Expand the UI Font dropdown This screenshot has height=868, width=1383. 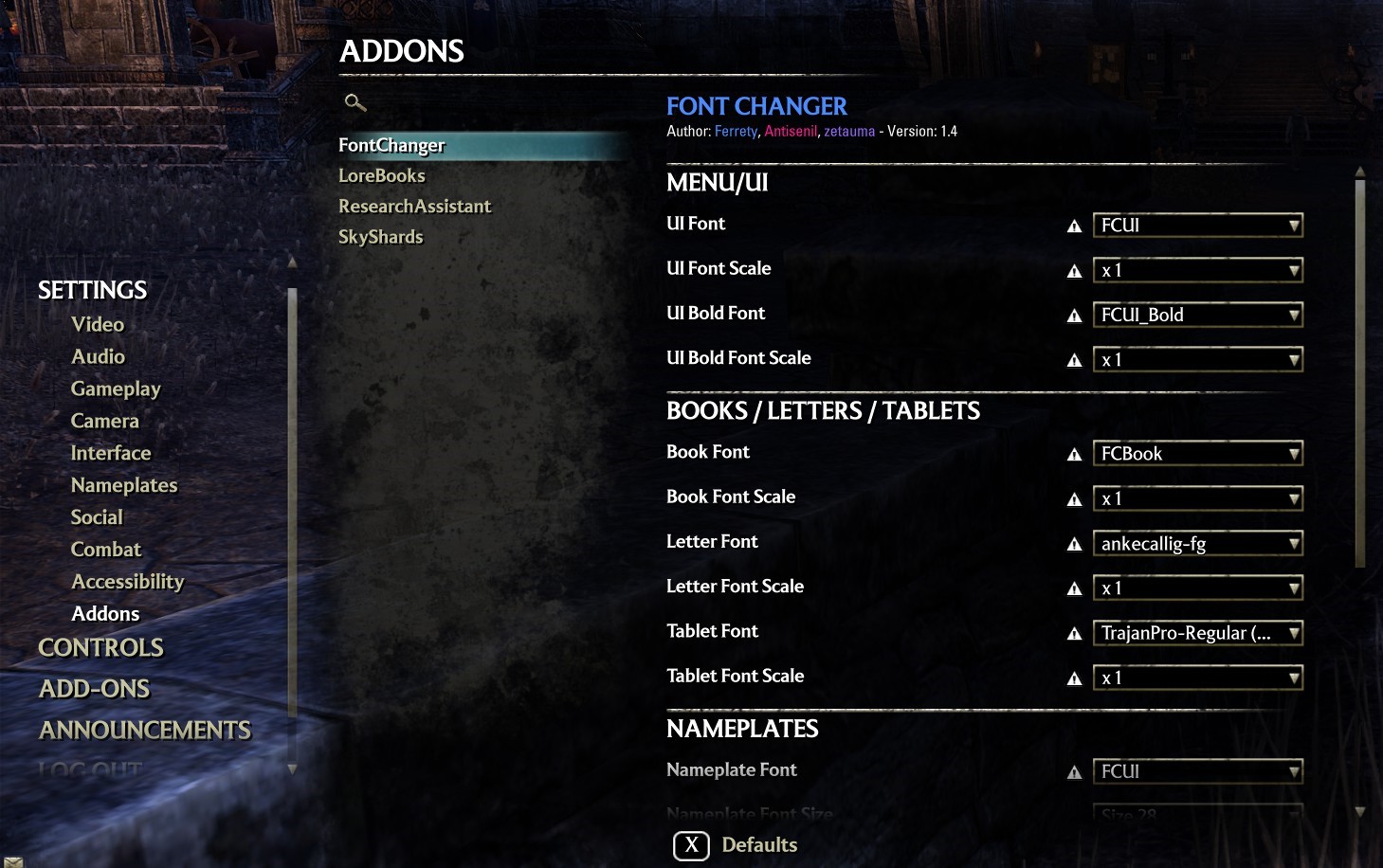tap(1197, 225)
